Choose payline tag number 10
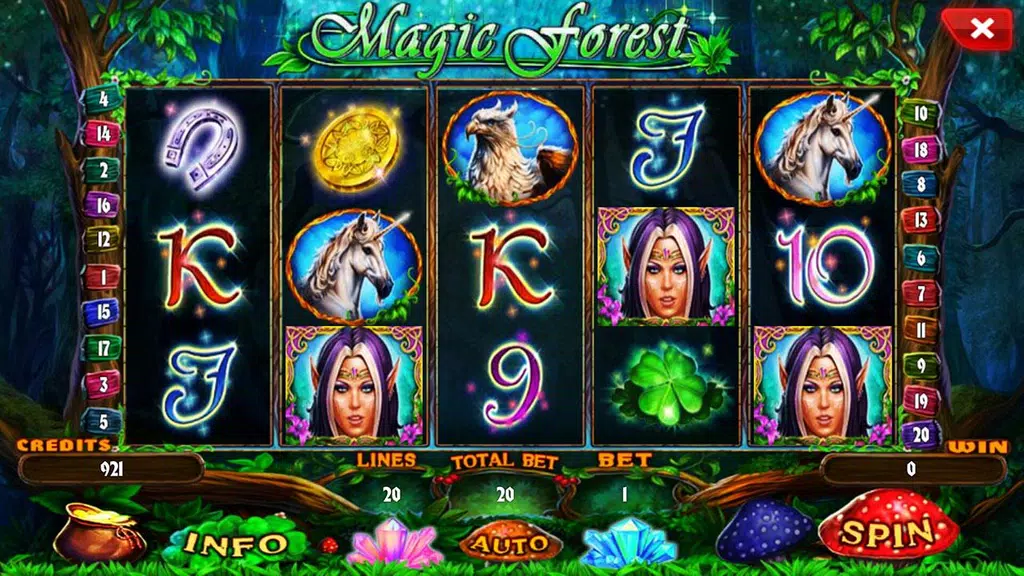The height and width of the screenshot is (576, 1024). pyautogui.click(x=920, y=113)
